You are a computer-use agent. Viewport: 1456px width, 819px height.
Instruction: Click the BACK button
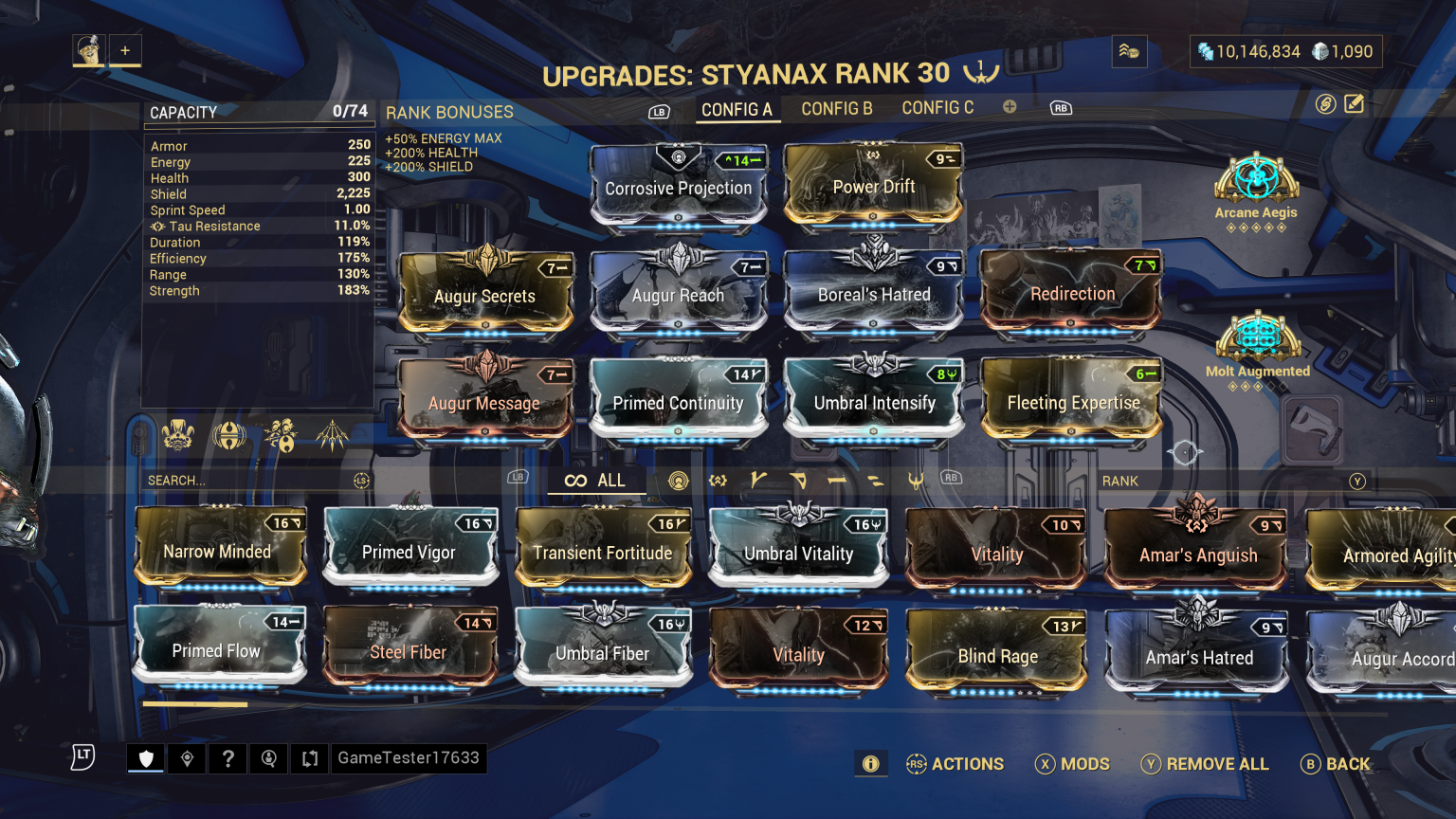click(x=1337, y=764)
